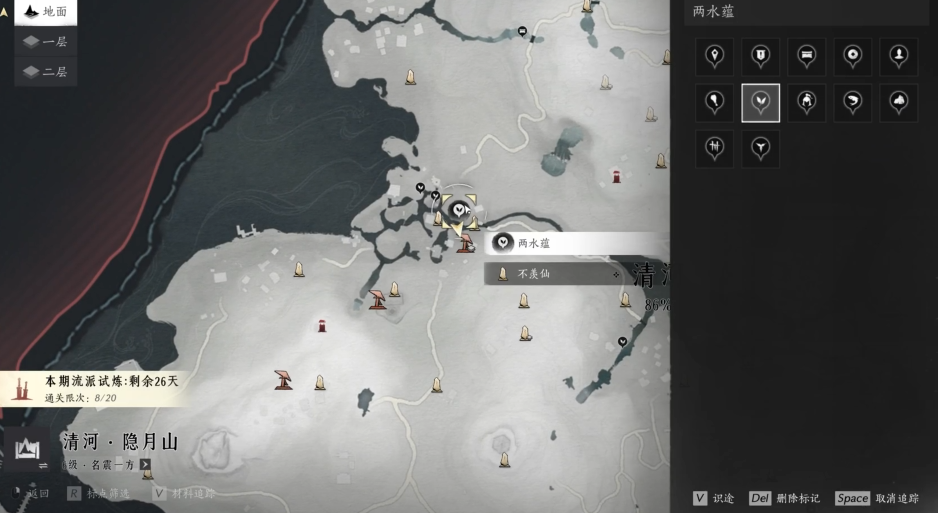Show the 二层 floor layer
Screen dimensions: 938x513
point(45,72)
